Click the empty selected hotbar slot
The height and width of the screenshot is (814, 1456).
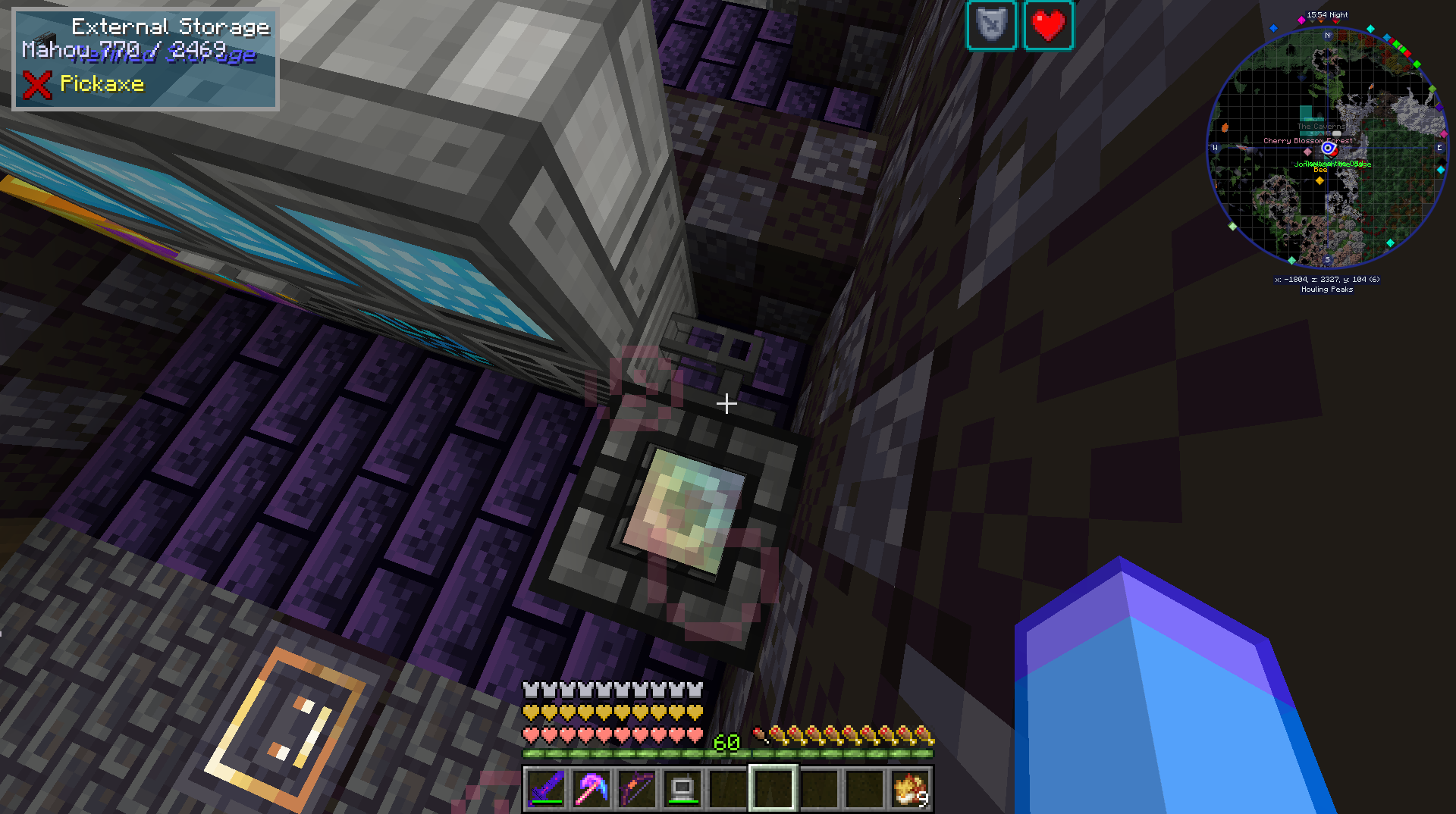click(x=773, y=788)
